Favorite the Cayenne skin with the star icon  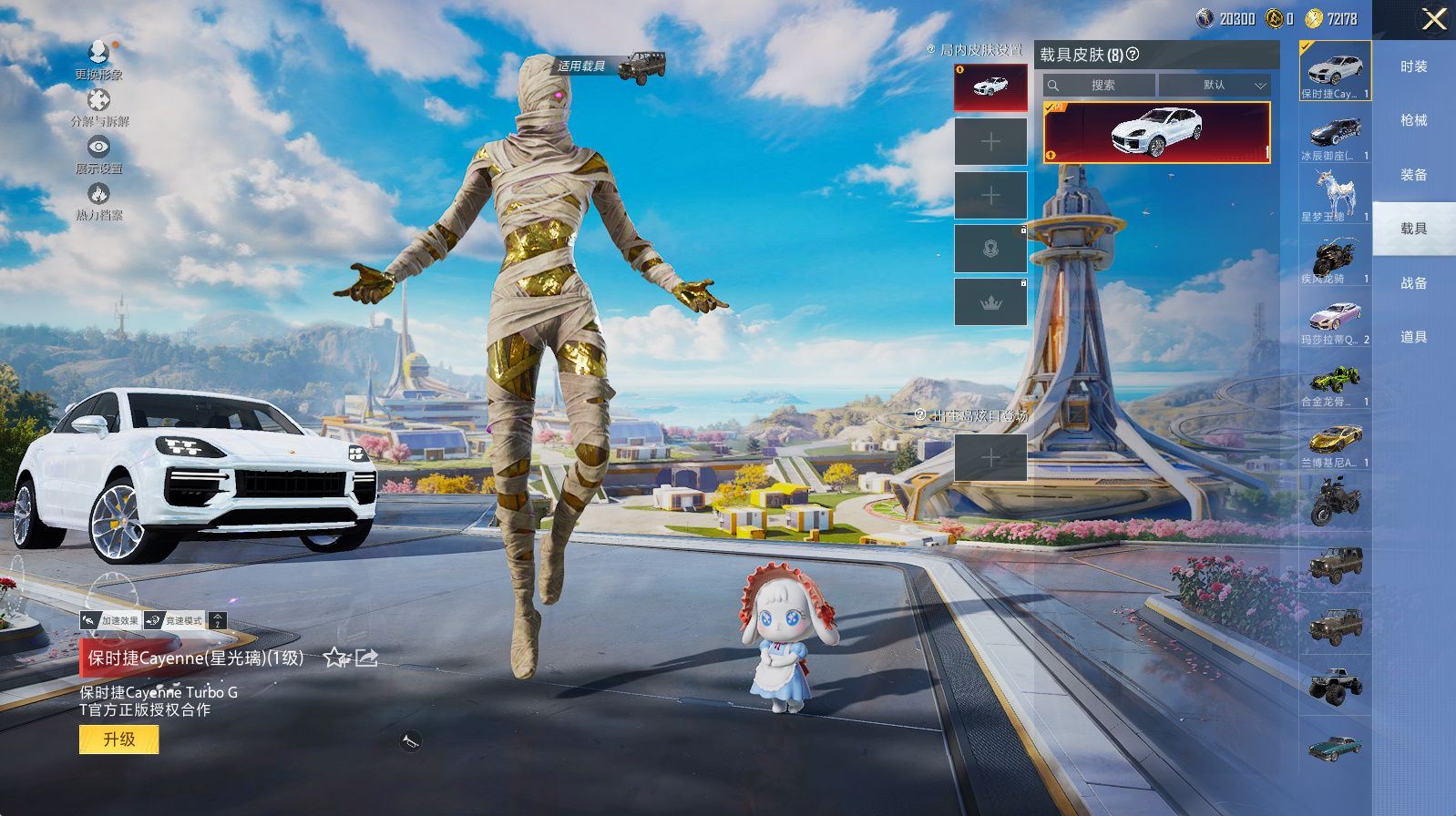pyautogui.click(x=335, y=658)
